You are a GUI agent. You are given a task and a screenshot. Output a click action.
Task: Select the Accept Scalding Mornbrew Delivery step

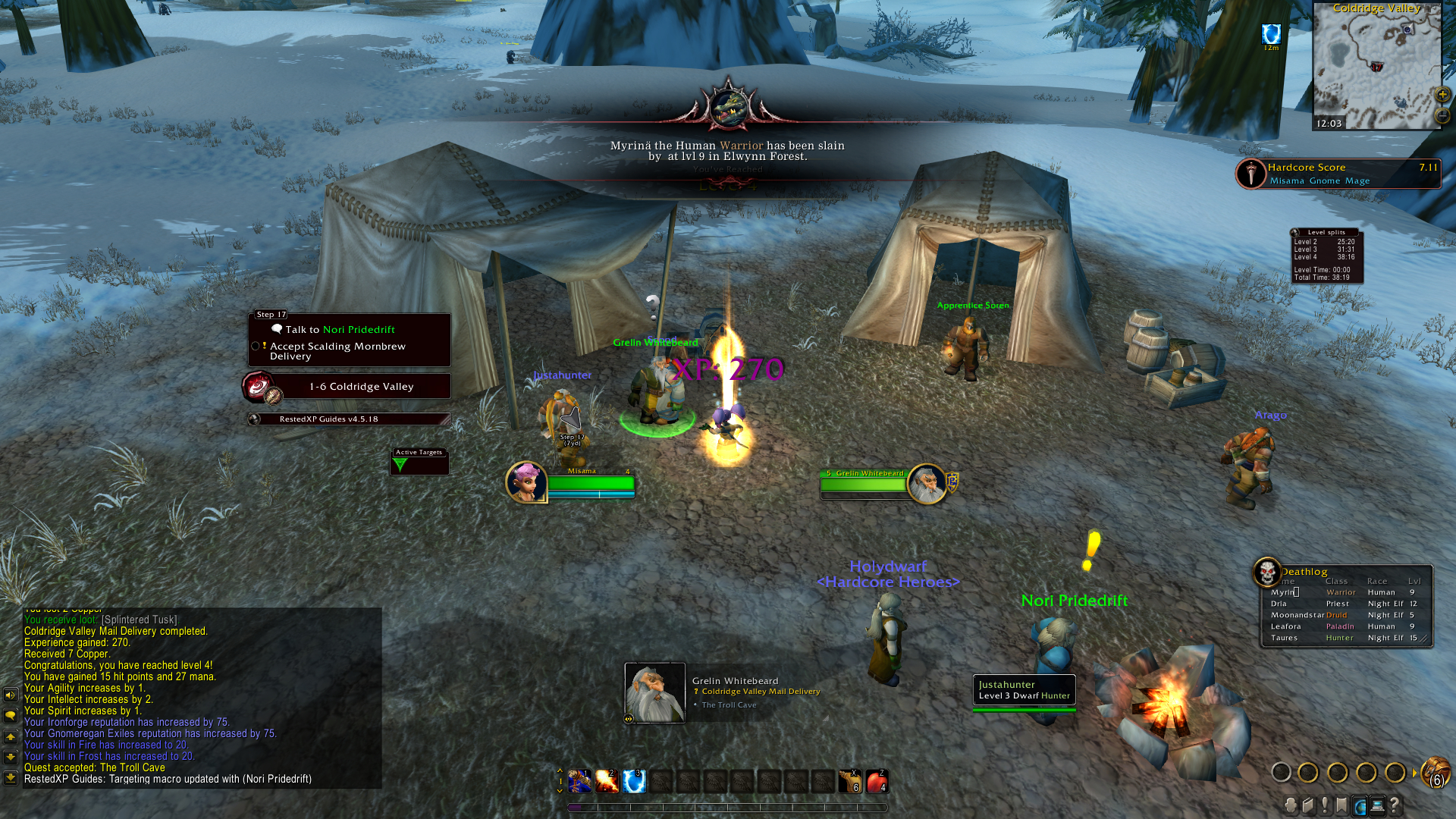pyautogui.click(x=337, y=351)
